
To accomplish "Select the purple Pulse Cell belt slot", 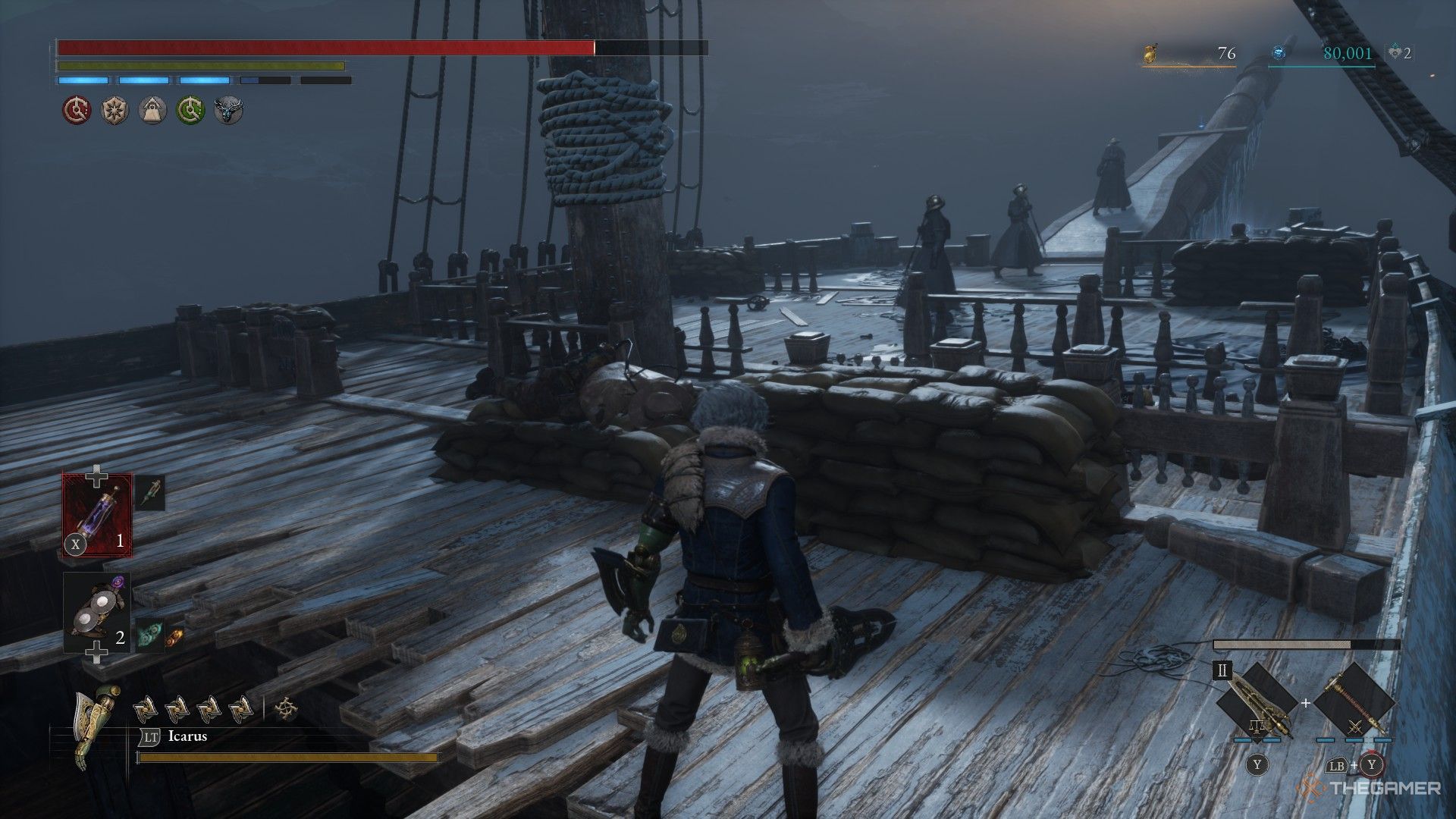I will click(97, 513).
